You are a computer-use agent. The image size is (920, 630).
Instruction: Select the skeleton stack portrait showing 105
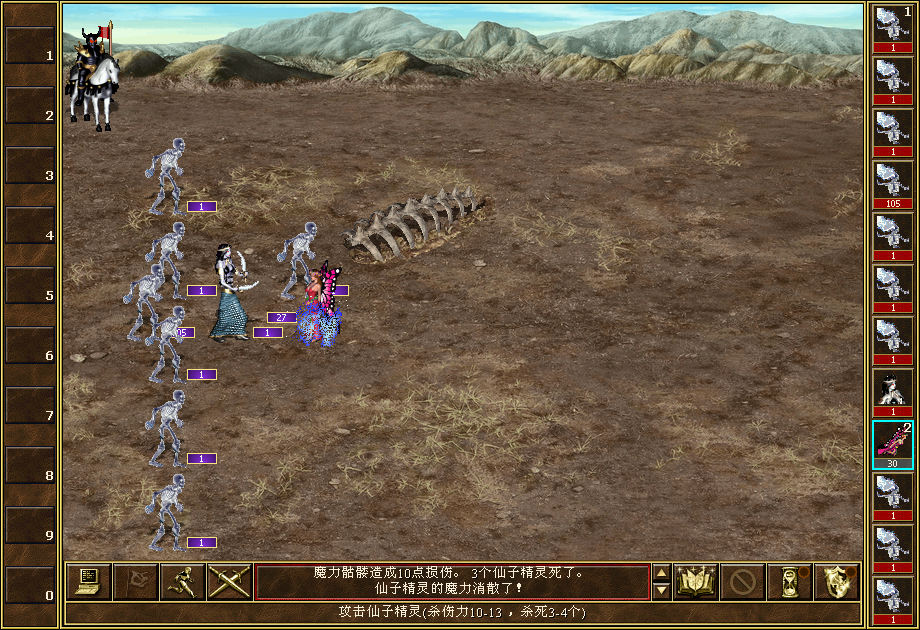coord(892,184)
